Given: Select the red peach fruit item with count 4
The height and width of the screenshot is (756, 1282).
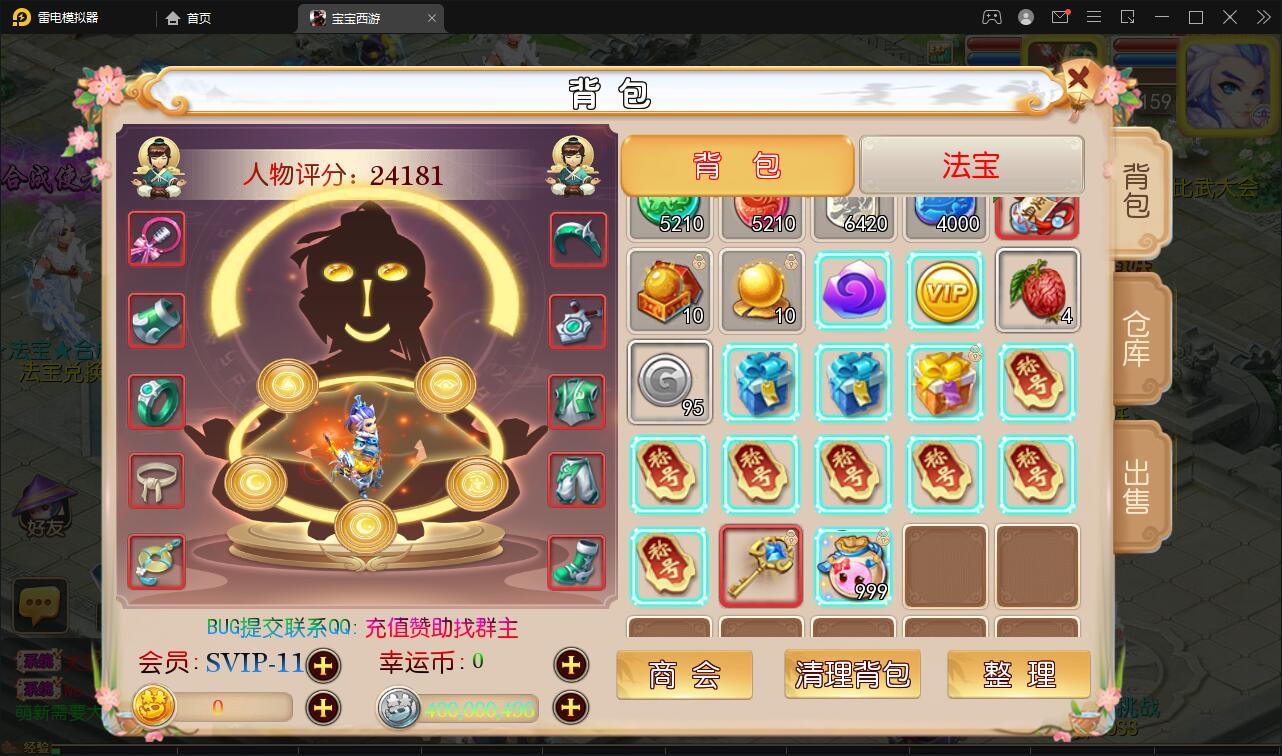Looking at the screenshot, I should (1037, 291).
